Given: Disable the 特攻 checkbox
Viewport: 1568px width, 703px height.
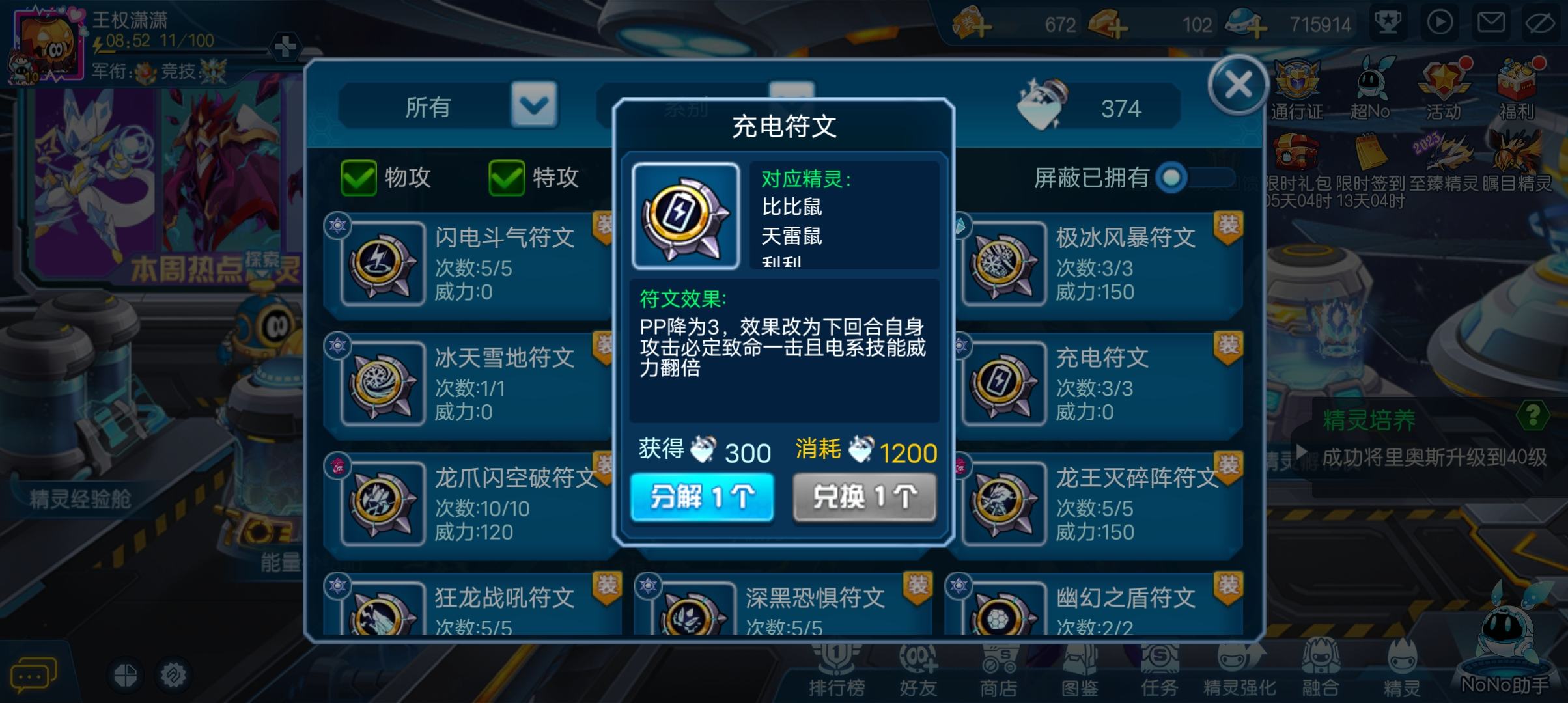Looking at the screenshot, I should click(x=506, y=178).
